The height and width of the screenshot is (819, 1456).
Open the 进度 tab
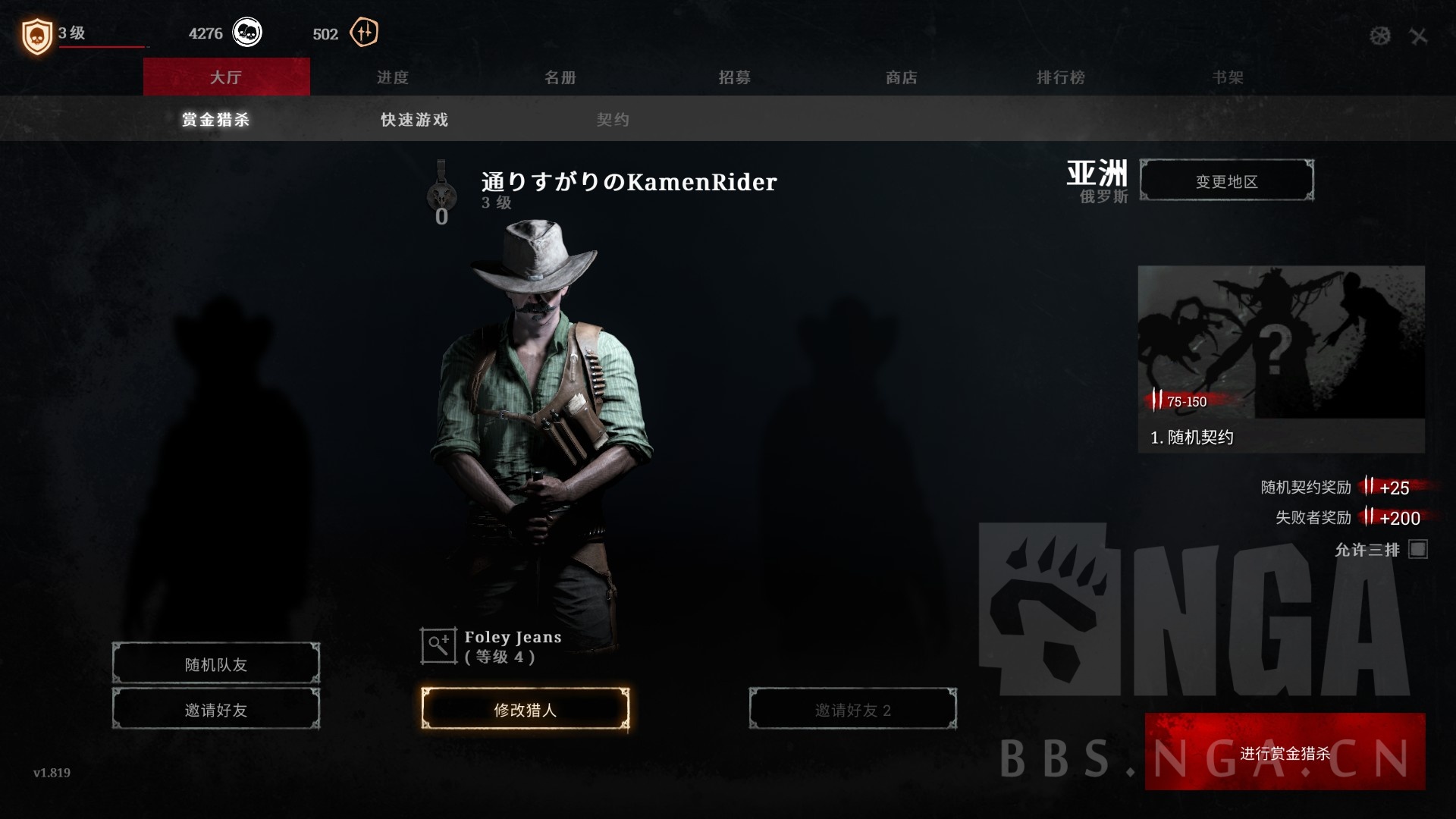(394, 77)
